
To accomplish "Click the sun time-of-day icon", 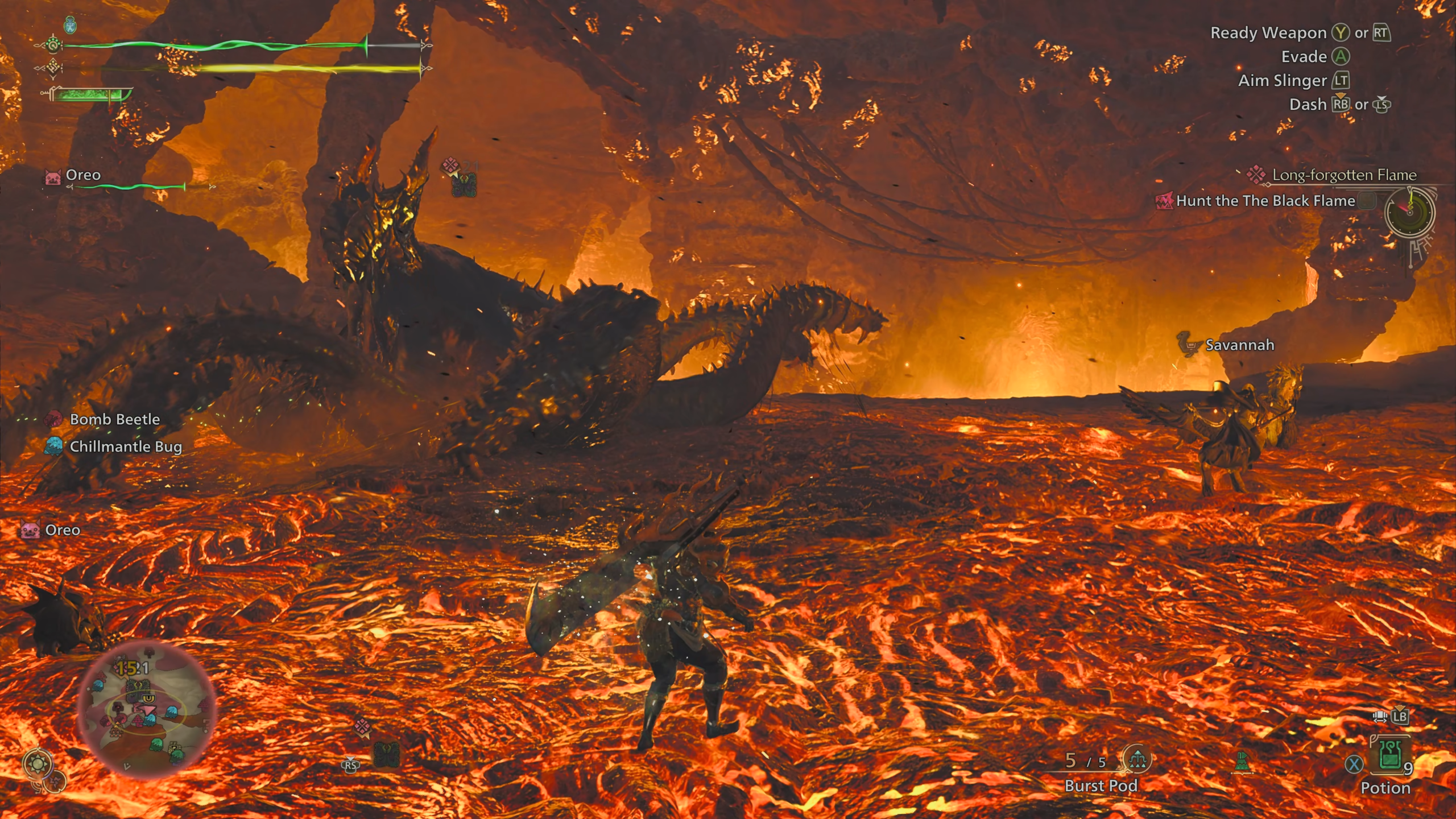I will tap(38, 764).
